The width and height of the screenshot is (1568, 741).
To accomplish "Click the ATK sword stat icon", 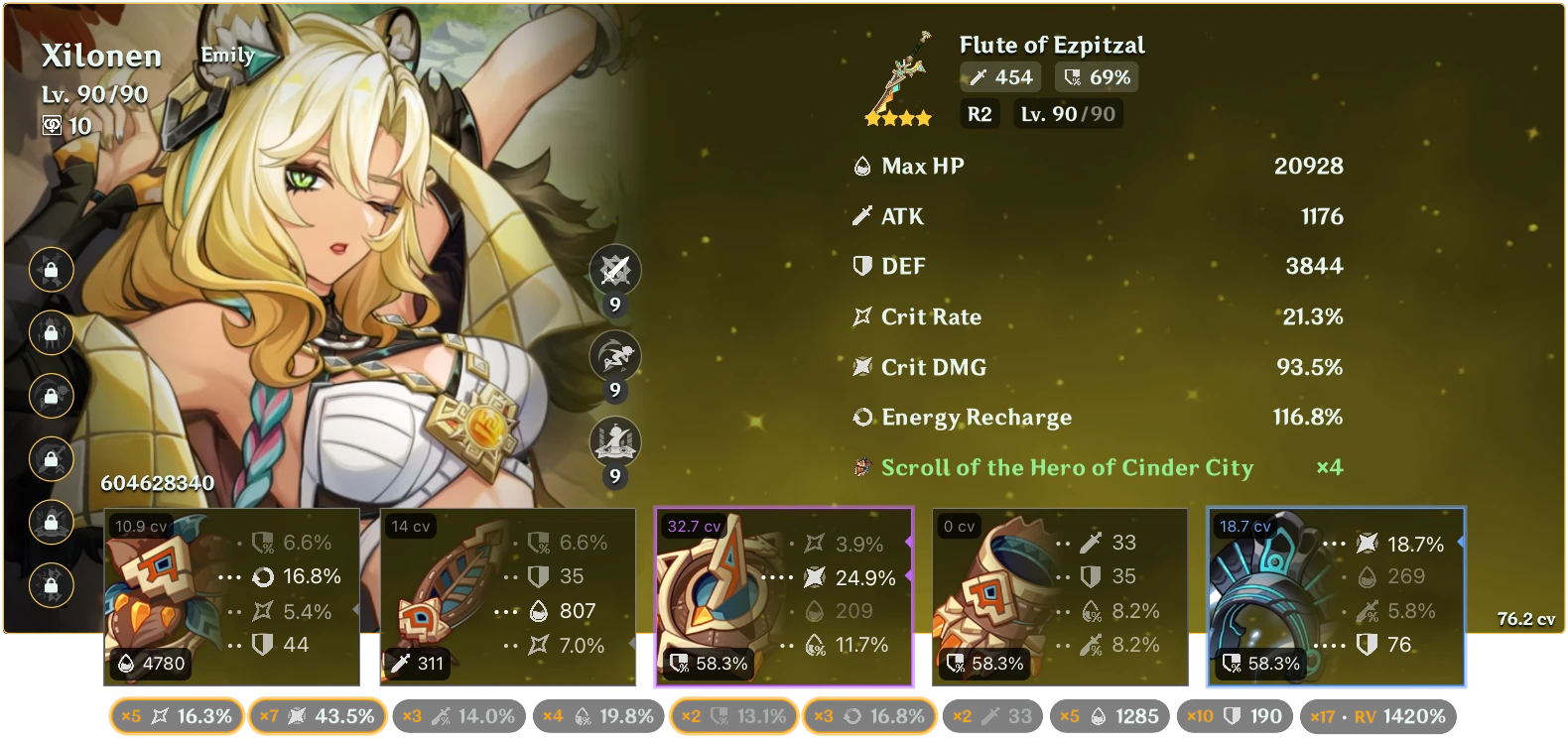I will [861, 216].
